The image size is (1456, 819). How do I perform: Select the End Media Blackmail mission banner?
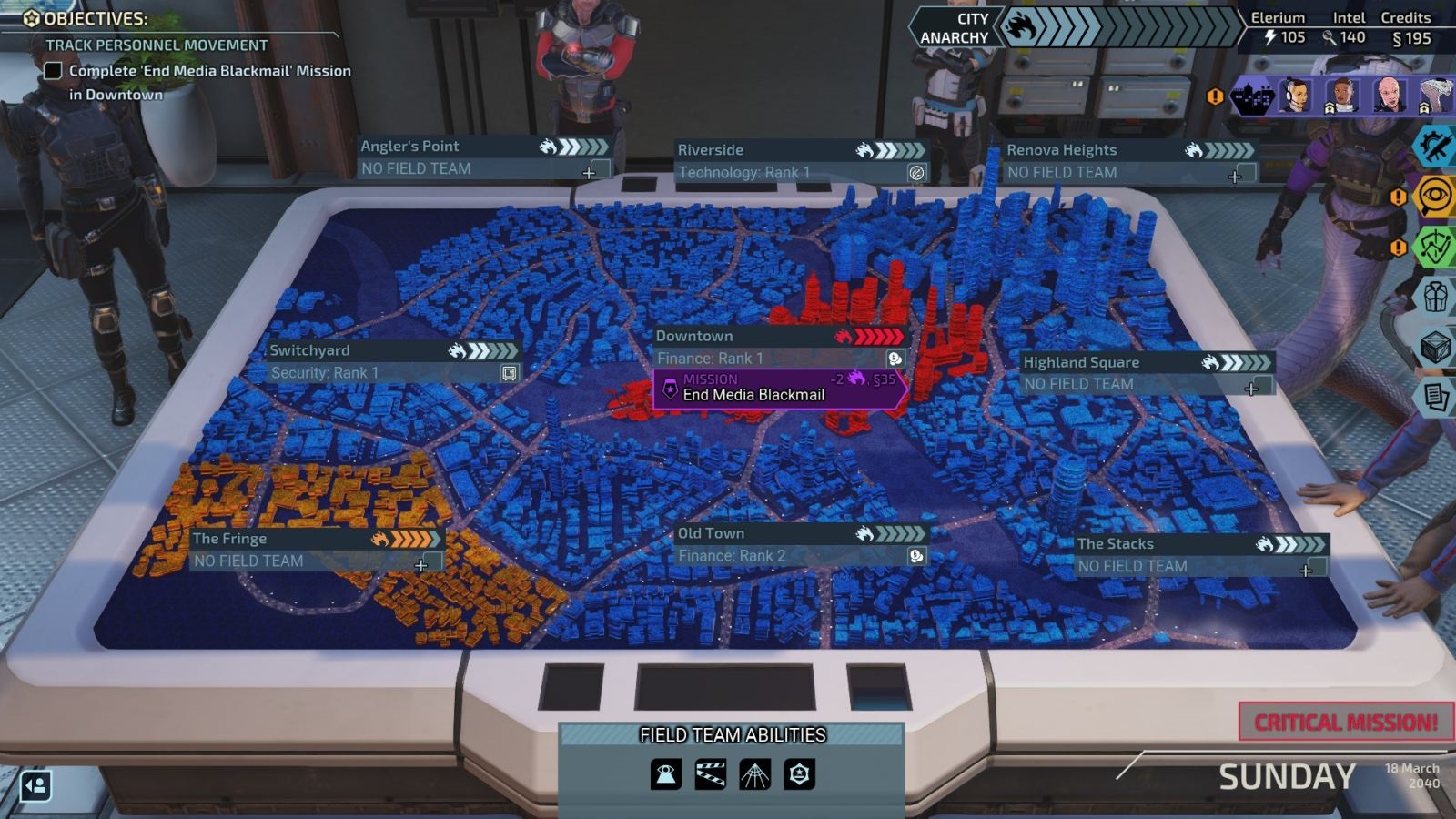point(779,389)
